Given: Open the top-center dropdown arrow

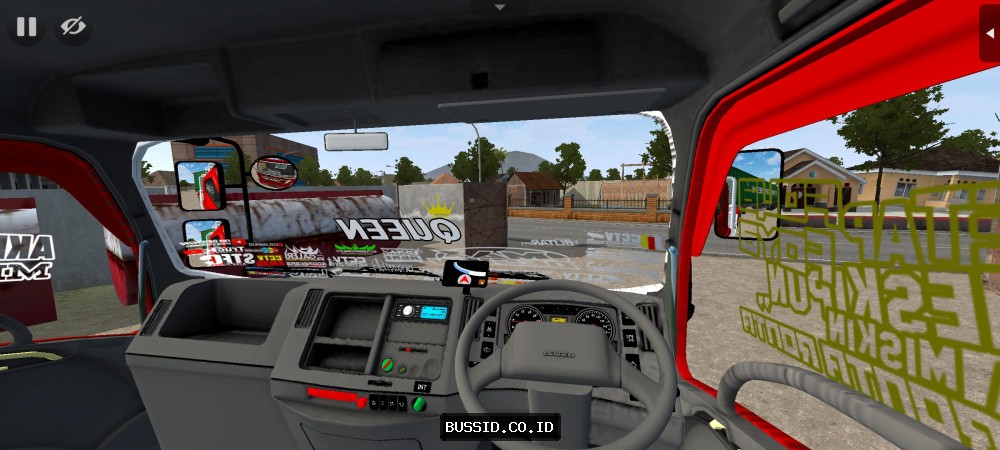Looking at the screenshot, I should point(500,6).
